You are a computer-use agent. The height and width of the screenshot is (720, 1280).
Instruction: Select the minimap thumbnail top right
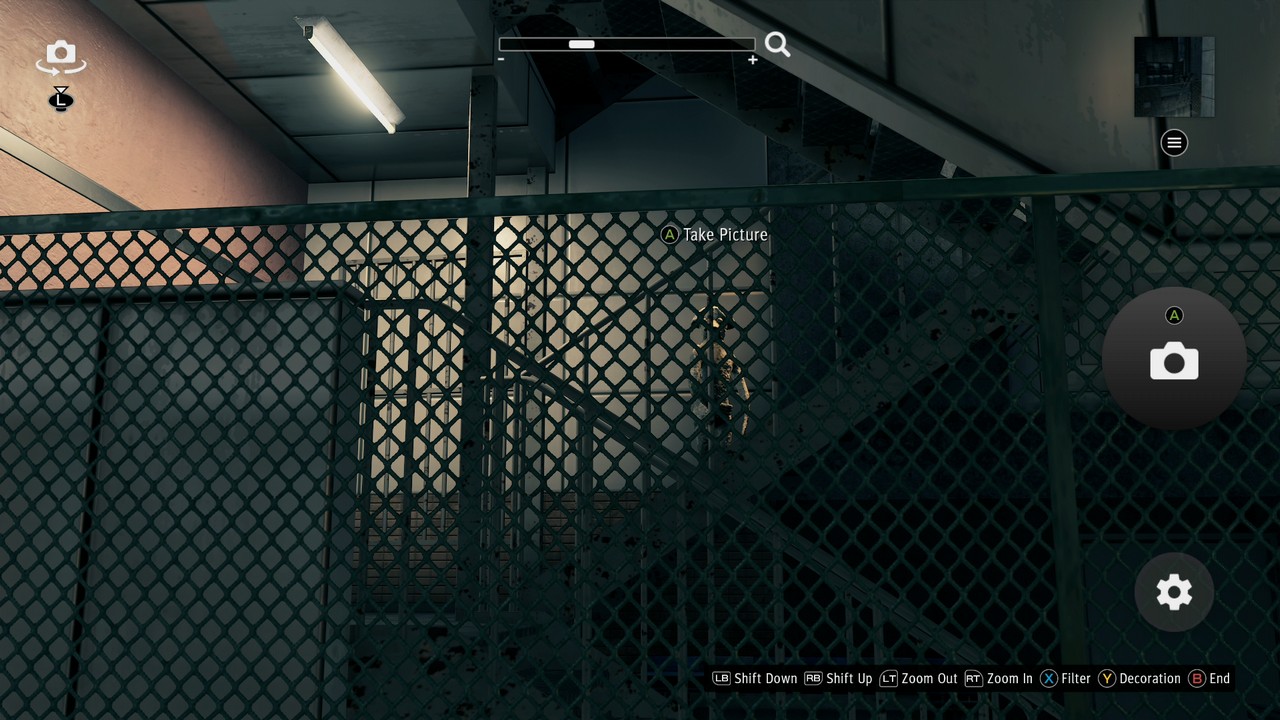tap(1173, 75)
